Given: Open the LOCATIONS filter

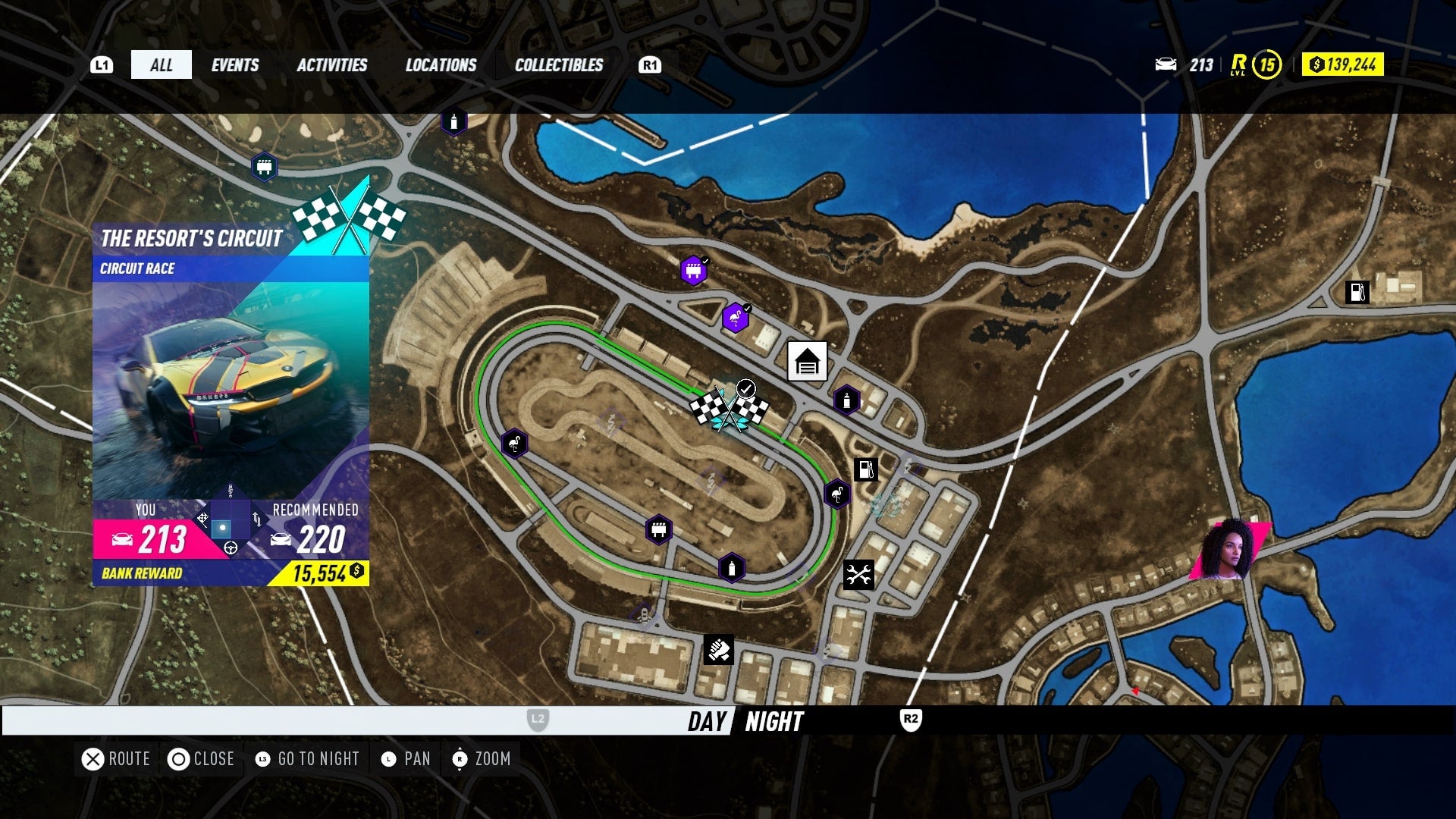Looking at the screenshot, I should coord(440,64).
